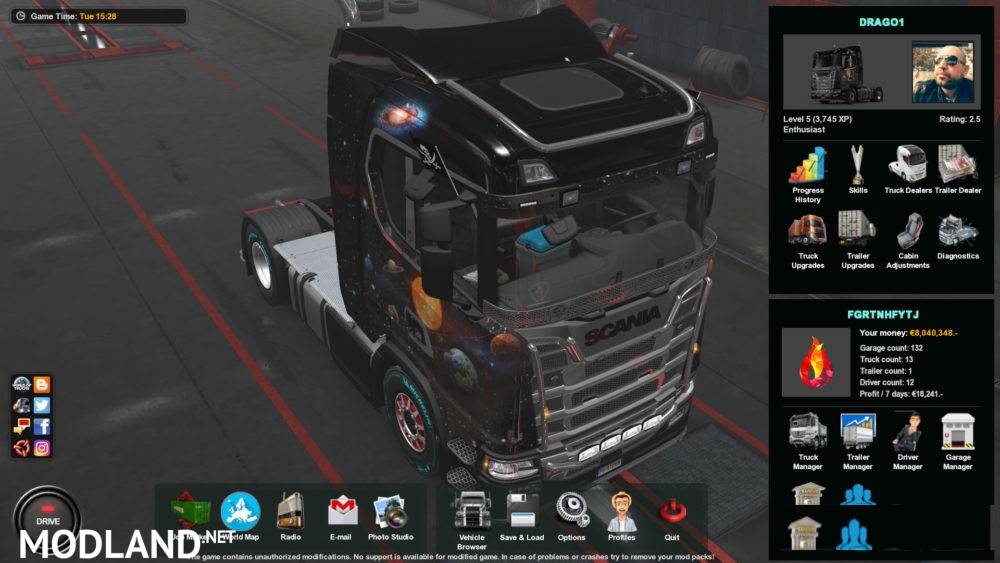Open Truck Upgrades
1000x563 pixels.
tap(808, 233)
